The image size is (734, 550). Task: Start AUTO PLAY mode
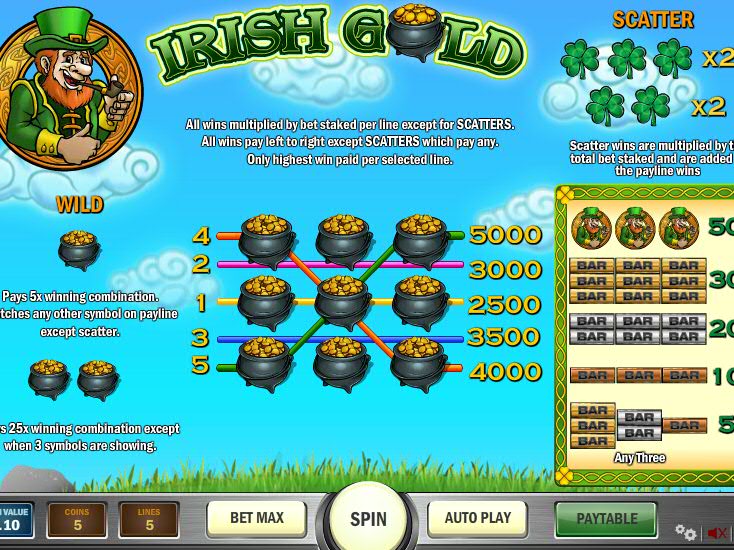click(x=477, y=518)
